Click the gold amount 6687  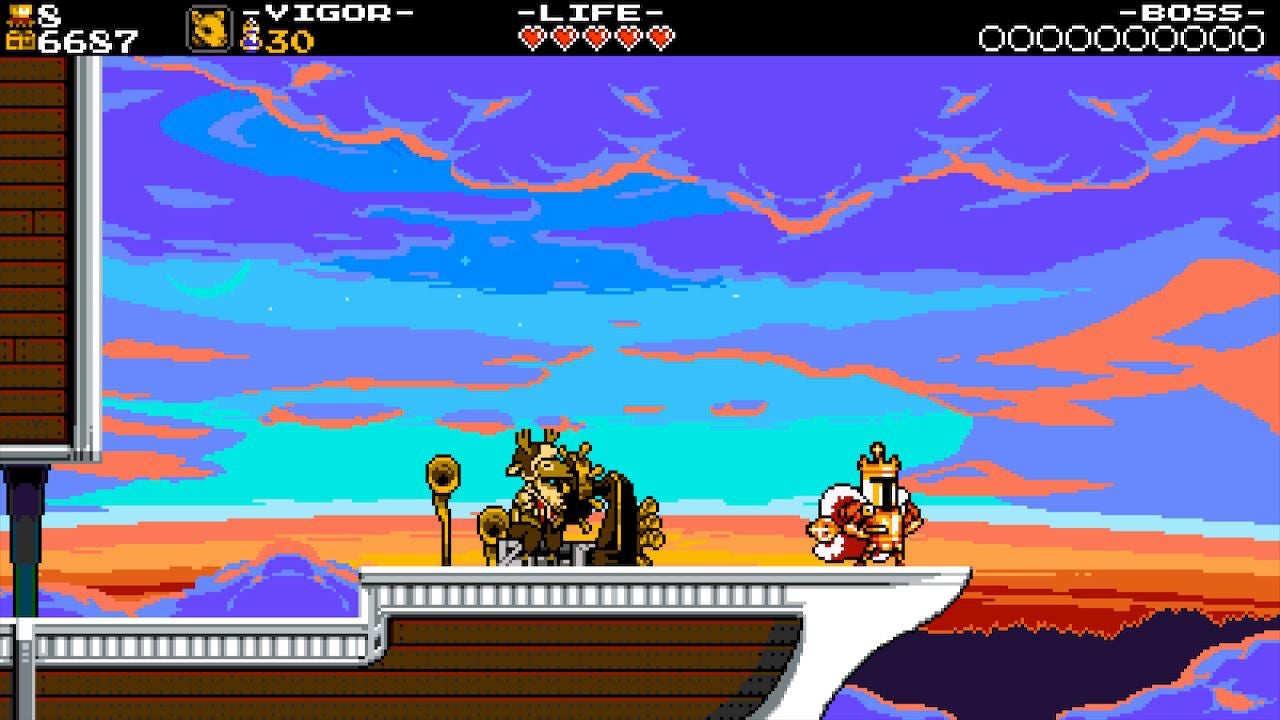coord(90,40)
